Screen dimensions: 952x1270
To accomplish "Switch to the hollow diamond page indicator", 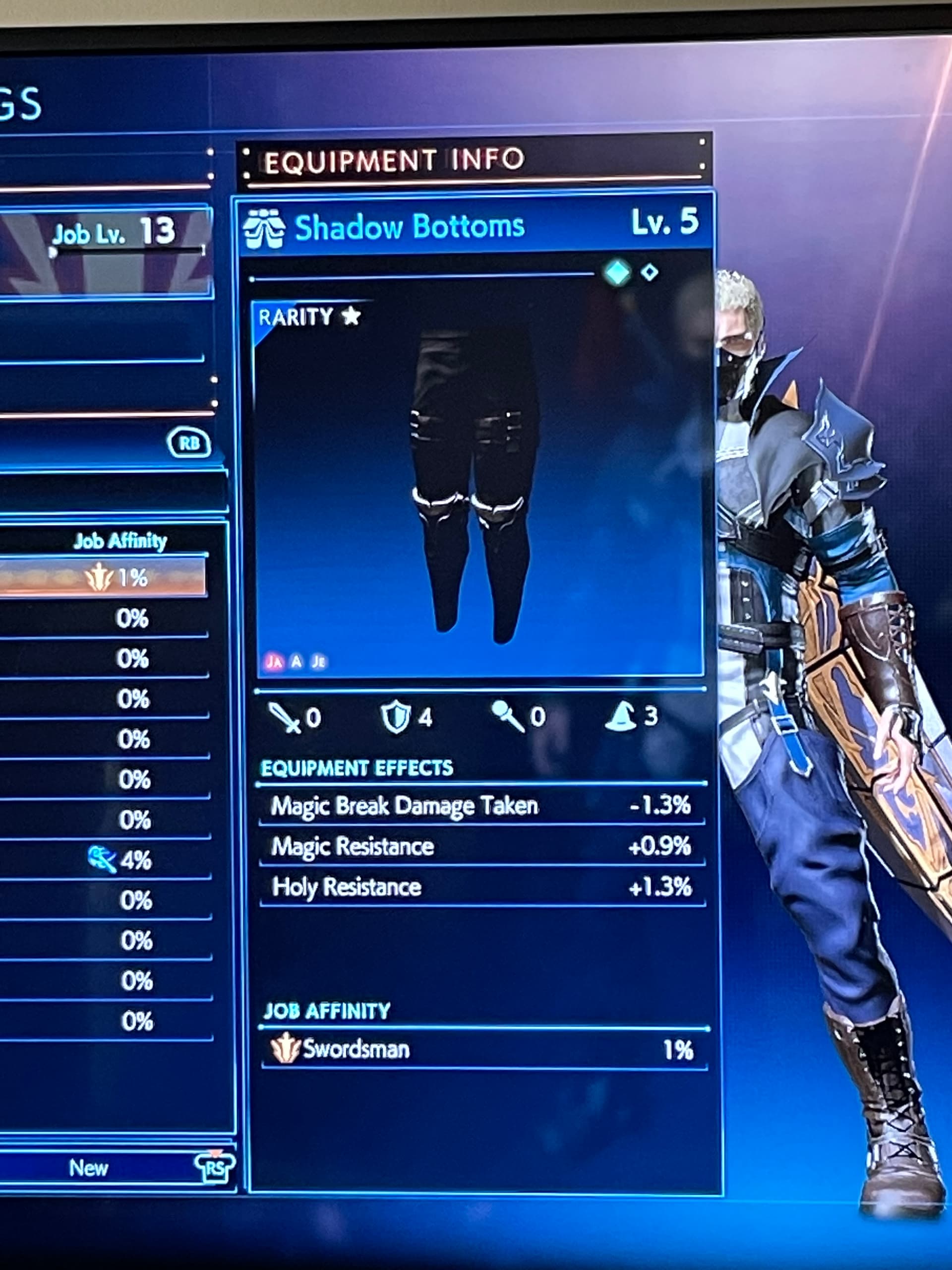I will click(650, 272).
